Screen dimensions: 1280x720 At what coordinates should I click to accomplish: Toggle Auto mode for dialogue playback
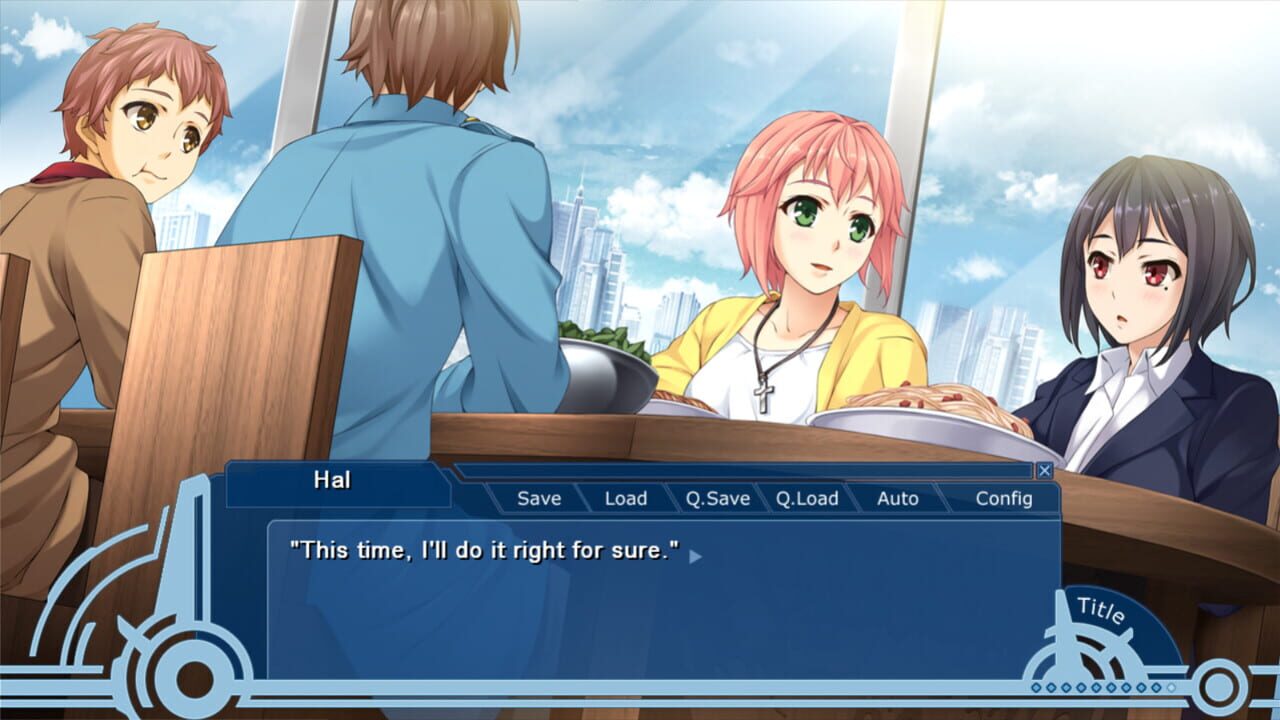click(x=897, y=498)
